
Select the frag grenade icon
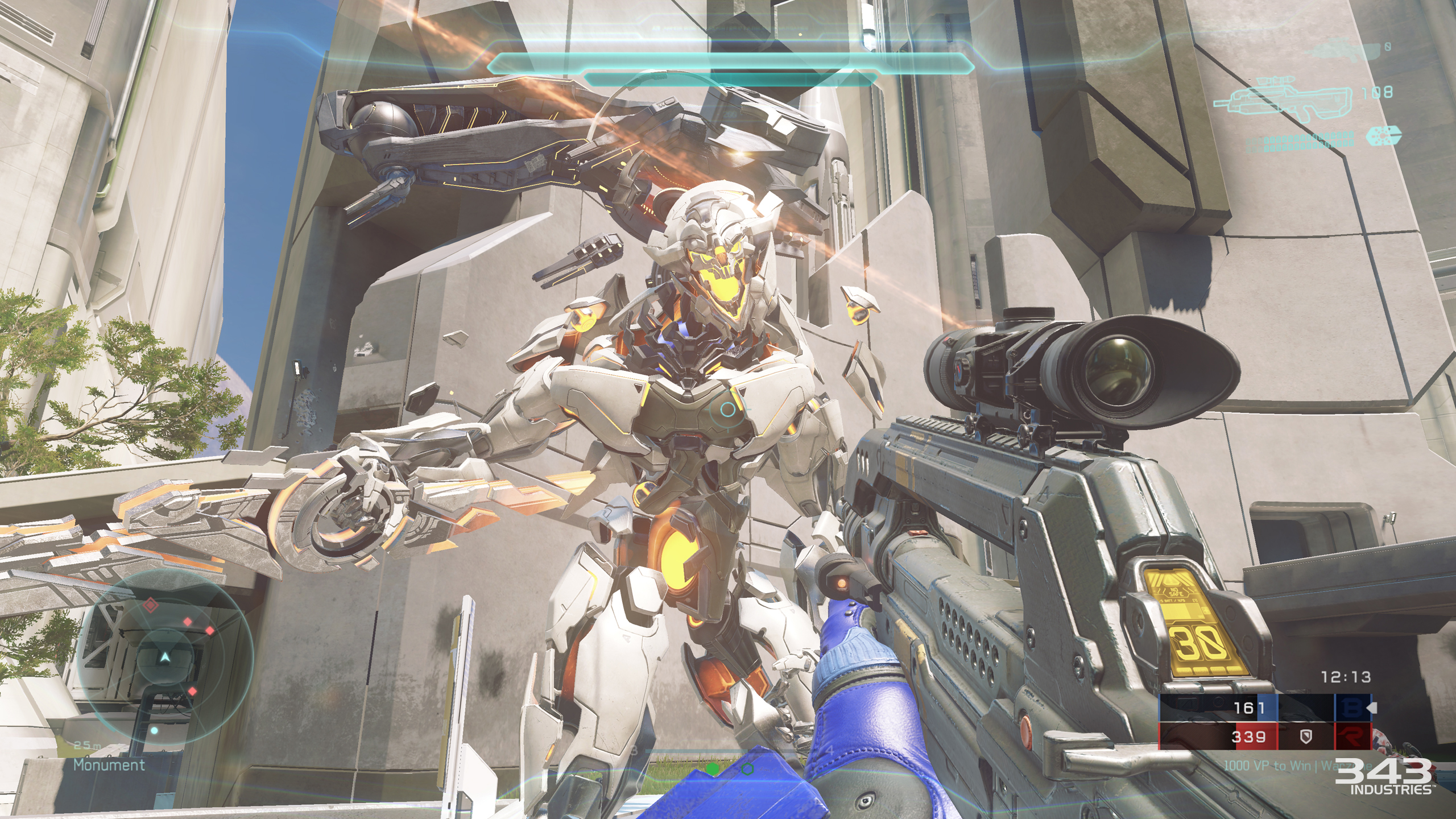tap(1383, 136)
